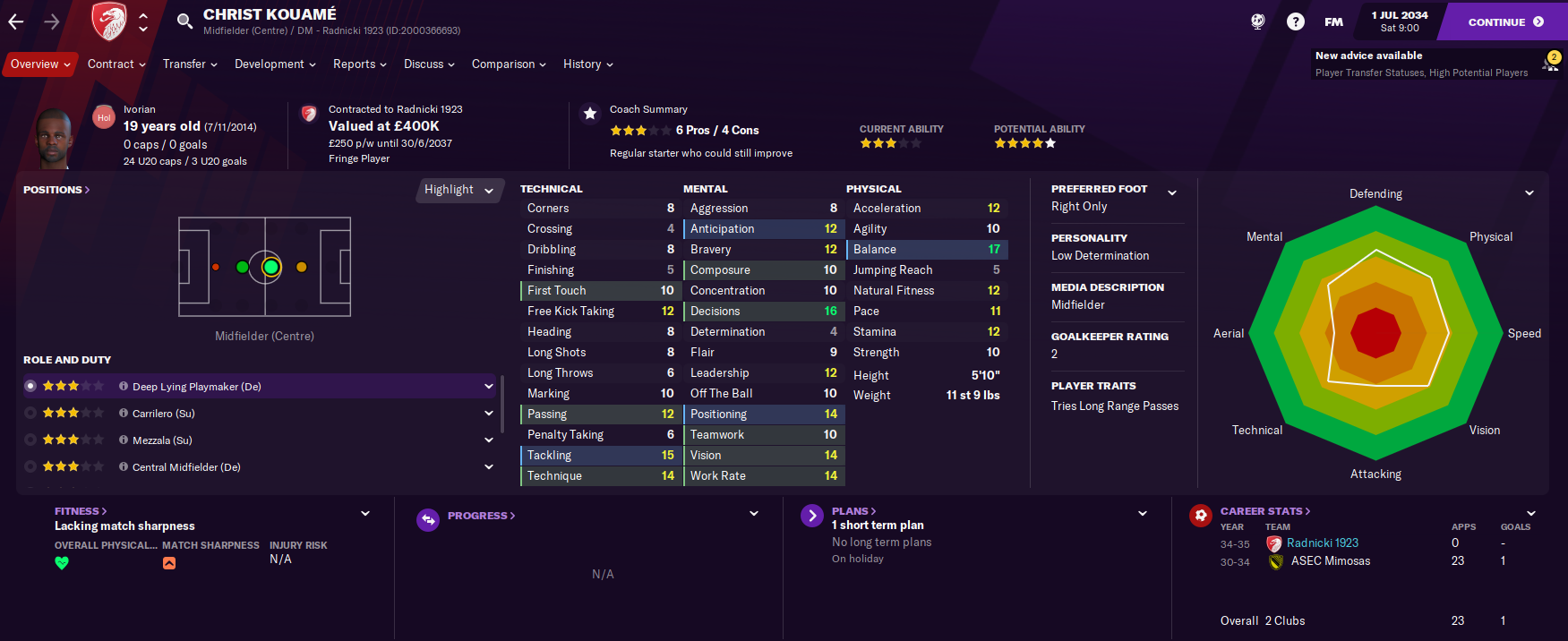The width and height of the screenshot is (1568, 641).
Task: Select the Carrilero (Su) role
Action: point(163,414)
